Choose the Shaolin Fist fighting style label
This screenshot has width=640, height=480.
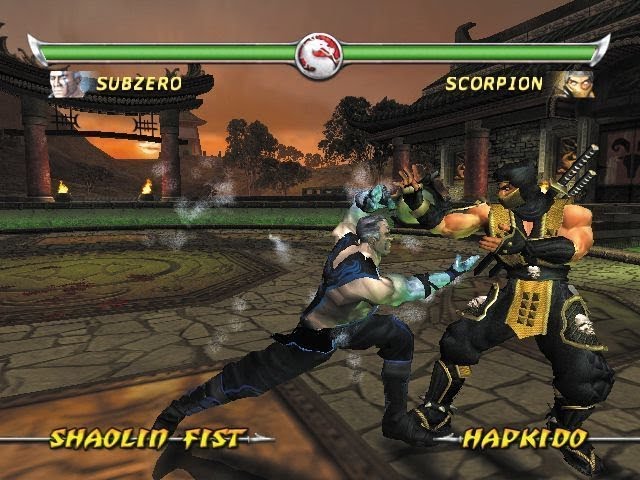point(145,438)
